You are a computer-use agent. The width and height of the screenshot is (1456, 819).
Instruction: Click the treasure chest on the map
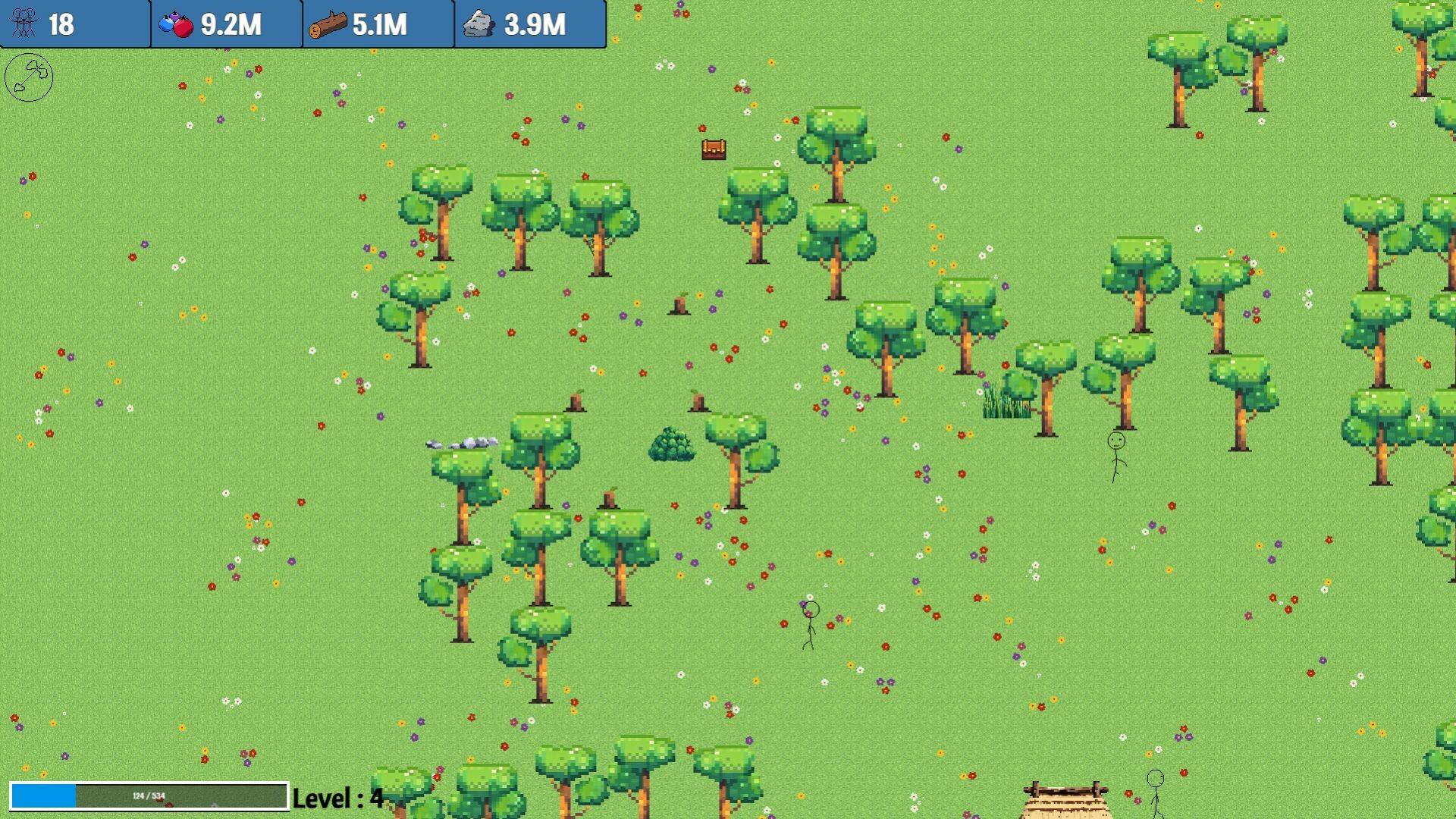tap(714, 149)
